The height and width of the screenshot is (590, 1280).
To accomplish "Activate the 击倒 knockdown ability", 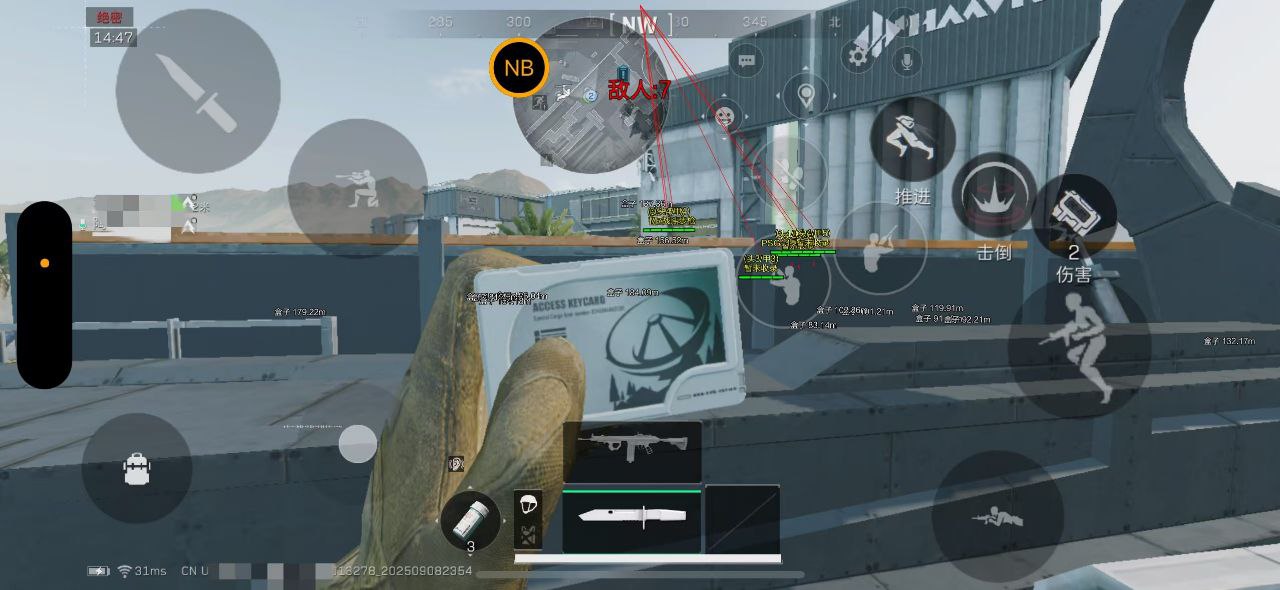I will point(993,197).
